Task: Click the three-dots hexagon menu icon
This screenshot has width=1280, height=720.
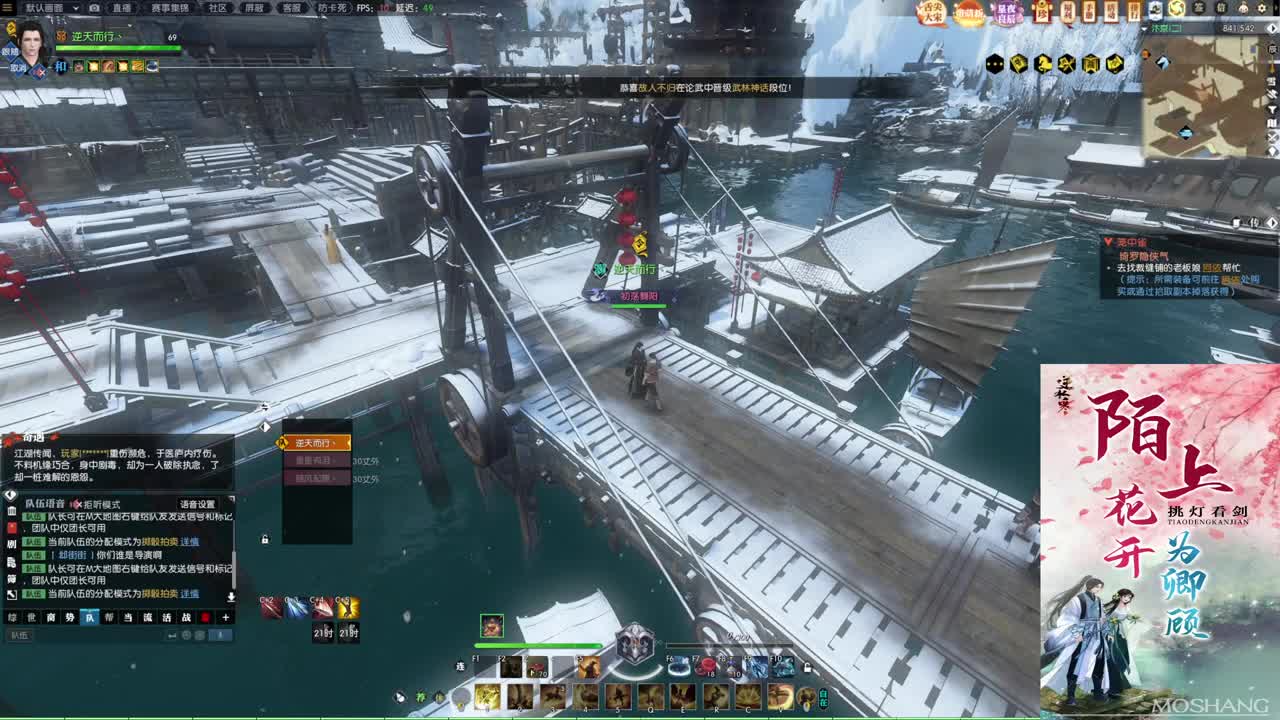Action: 994,64
